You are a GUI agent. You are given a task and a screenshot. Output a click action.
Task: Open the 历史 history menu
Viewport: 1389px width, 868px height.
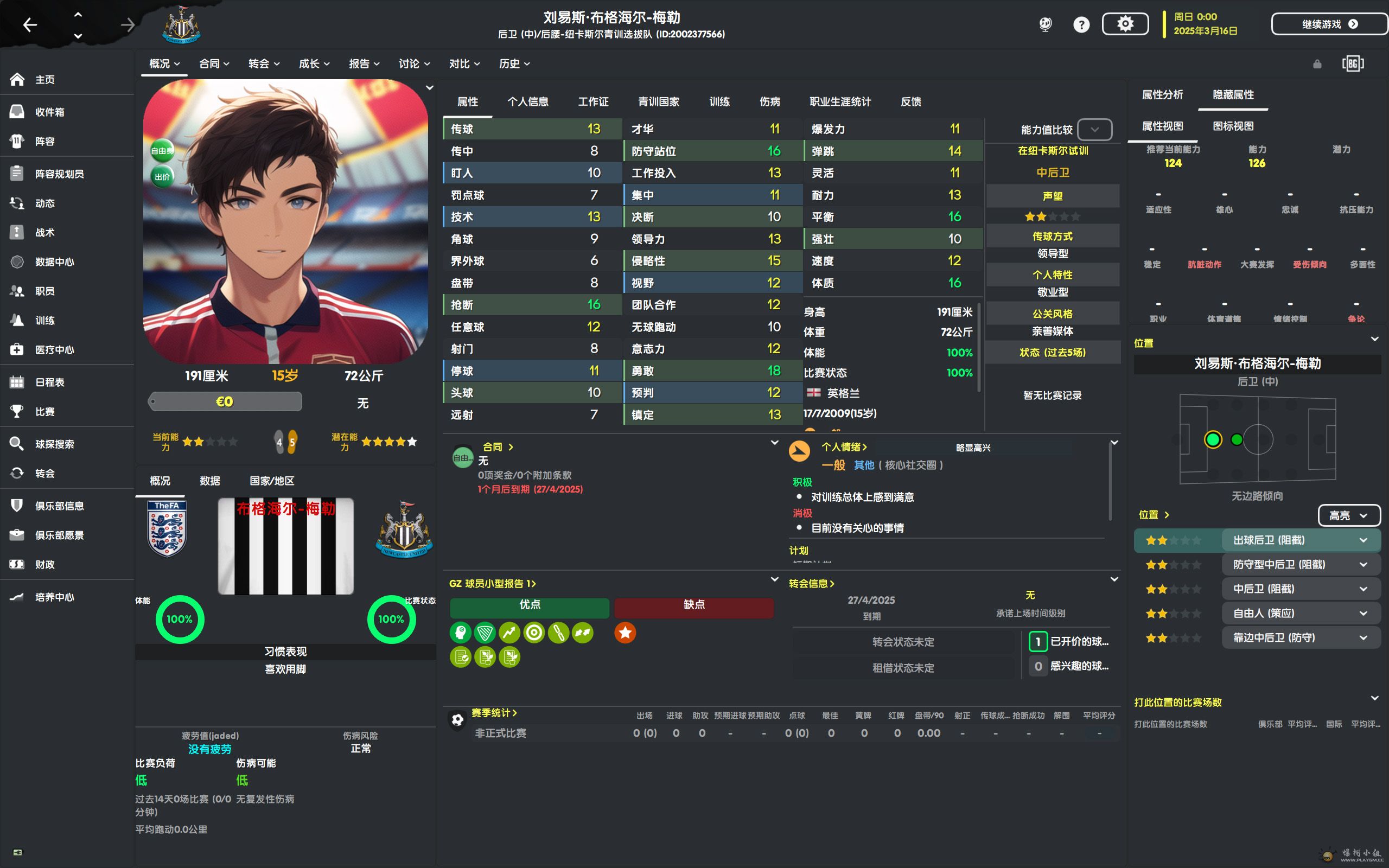coord(514,63)
